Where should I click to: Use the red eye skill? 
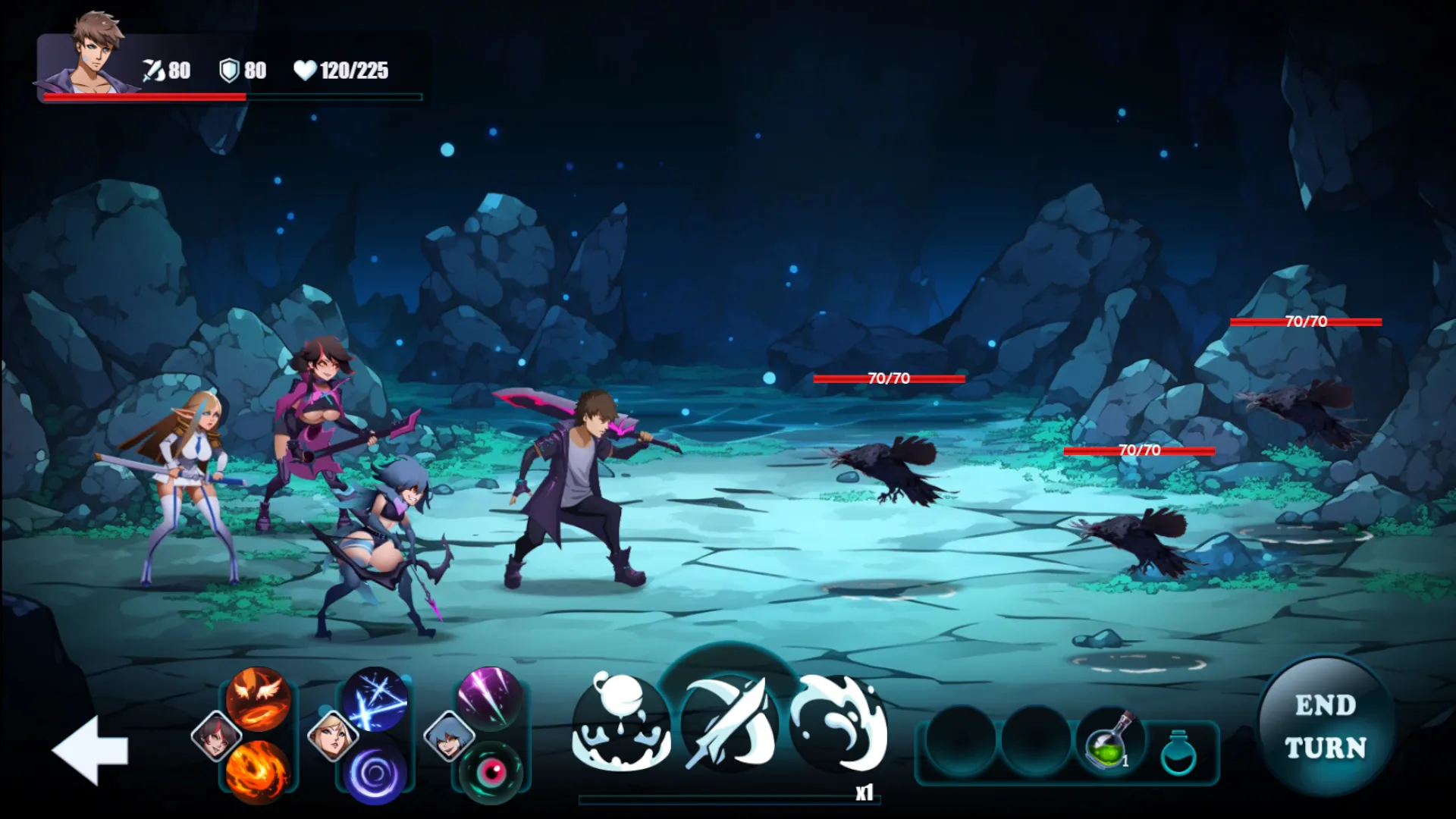pos(491,772)
